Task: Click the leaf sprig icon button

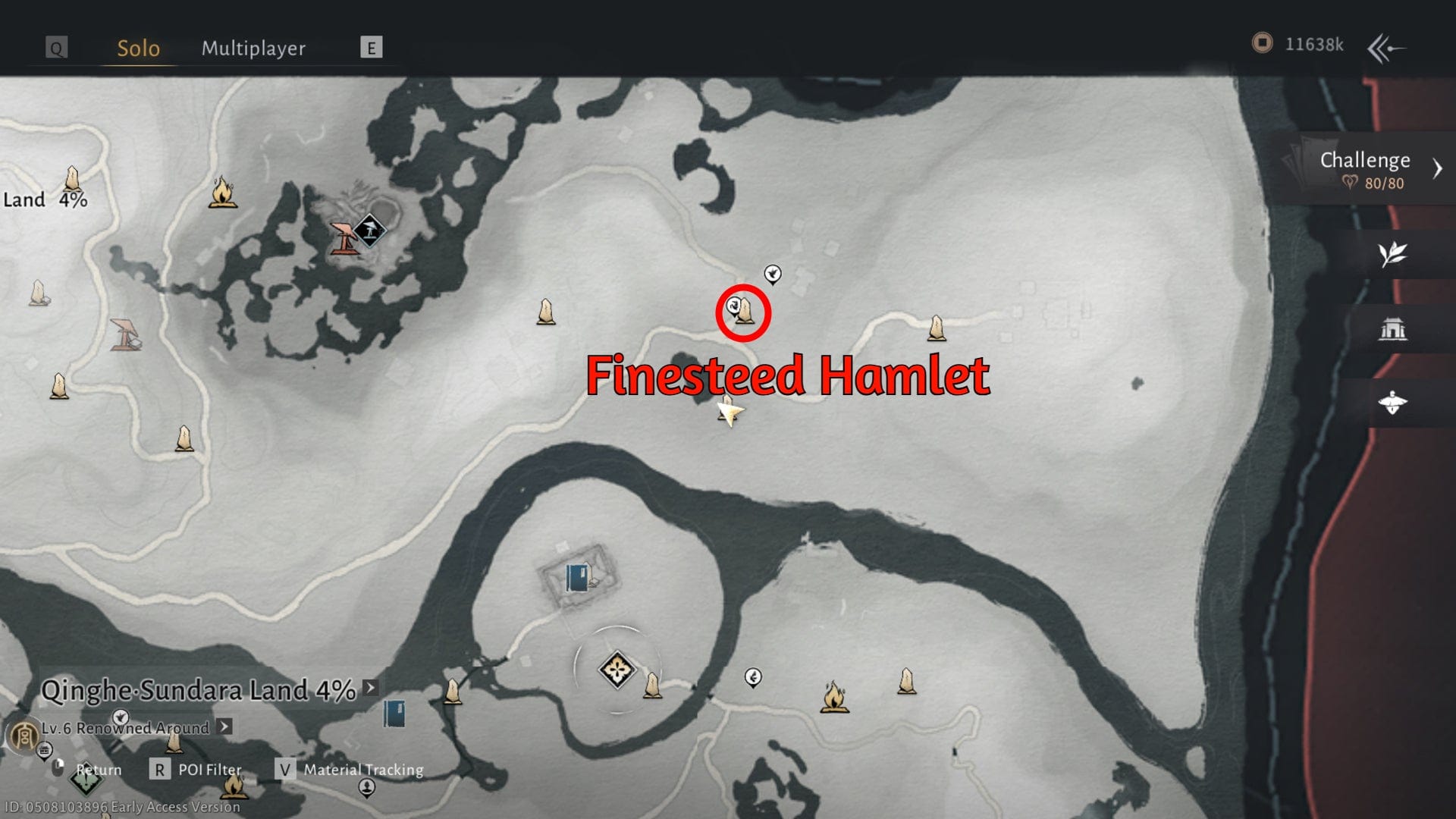Action: point(1392,254)
